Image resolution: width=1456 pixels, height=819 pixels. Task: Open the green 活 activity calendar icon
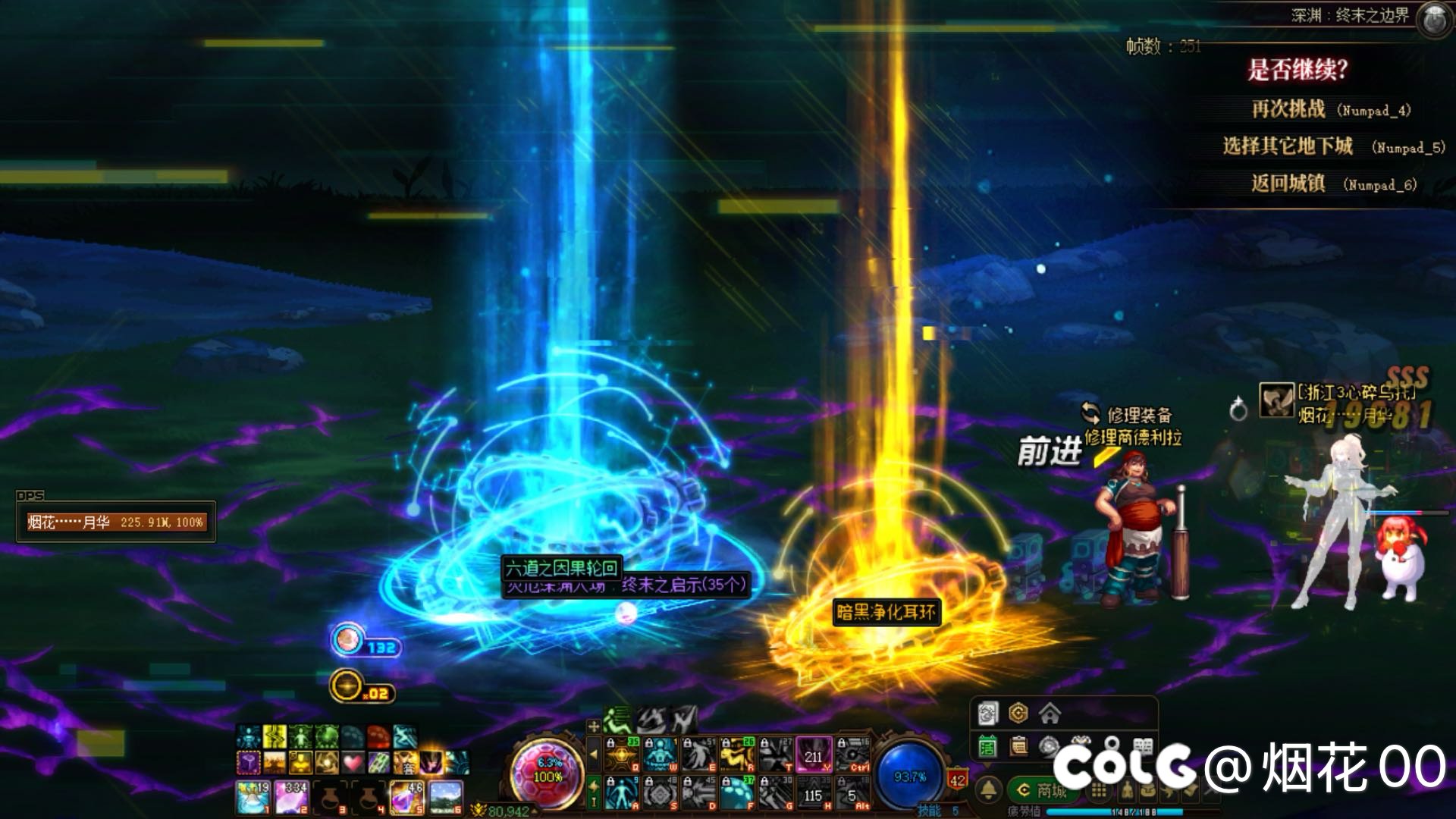click(987, 747)
